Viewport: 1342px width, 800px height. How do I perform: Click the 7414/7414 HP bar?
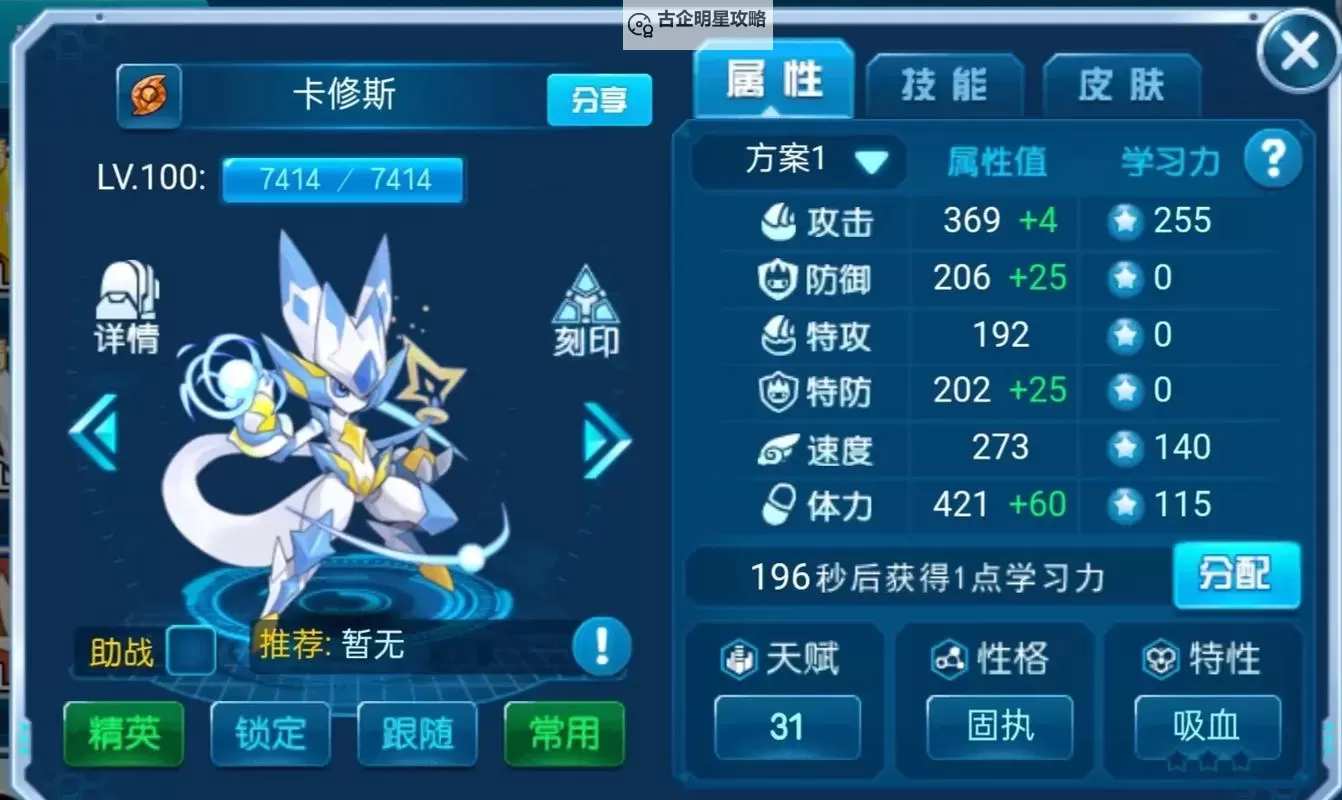[342, 179]
